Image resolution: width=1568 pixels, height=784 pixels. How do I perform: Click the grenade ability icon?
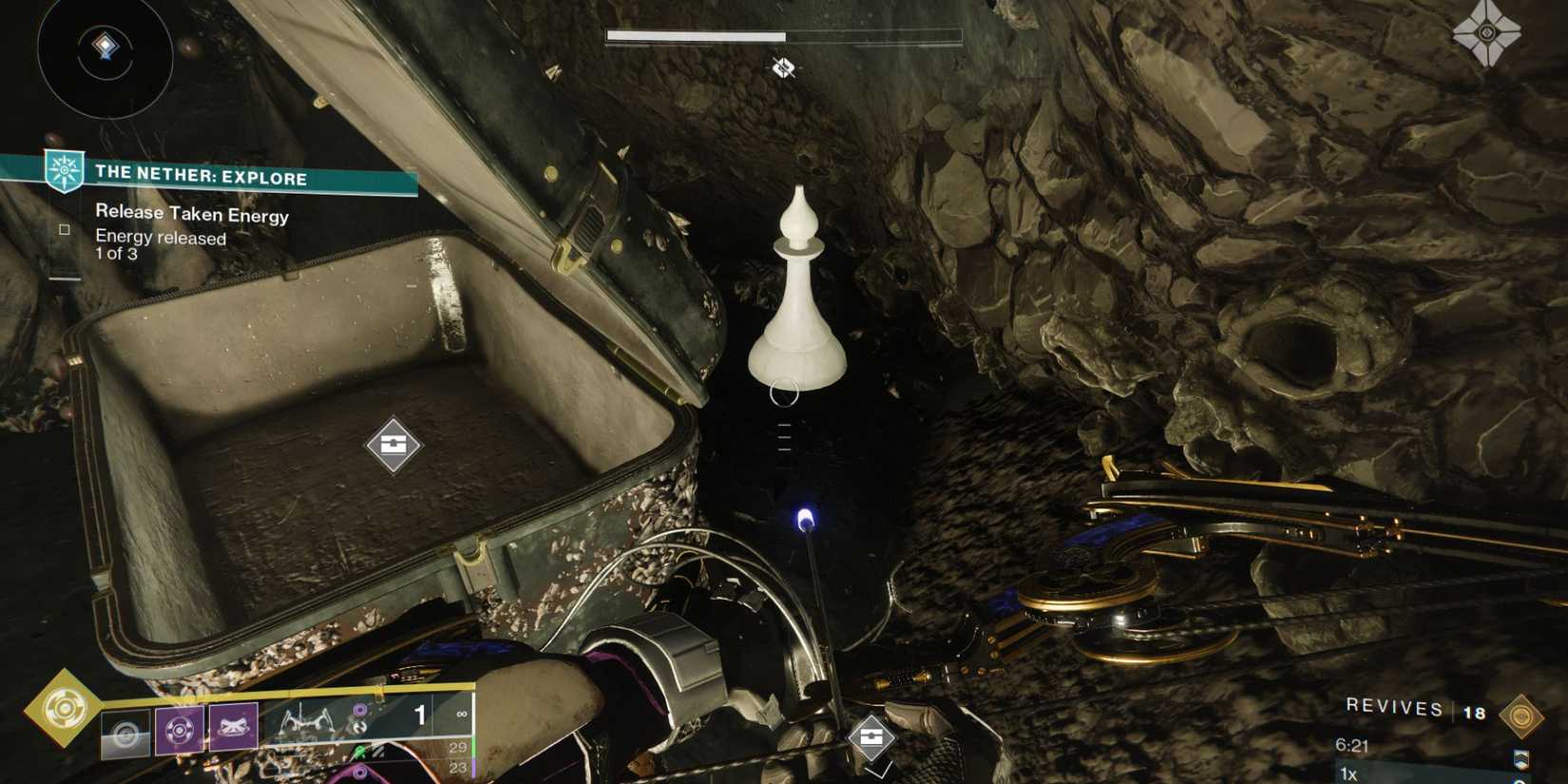(x=180, y=728)
